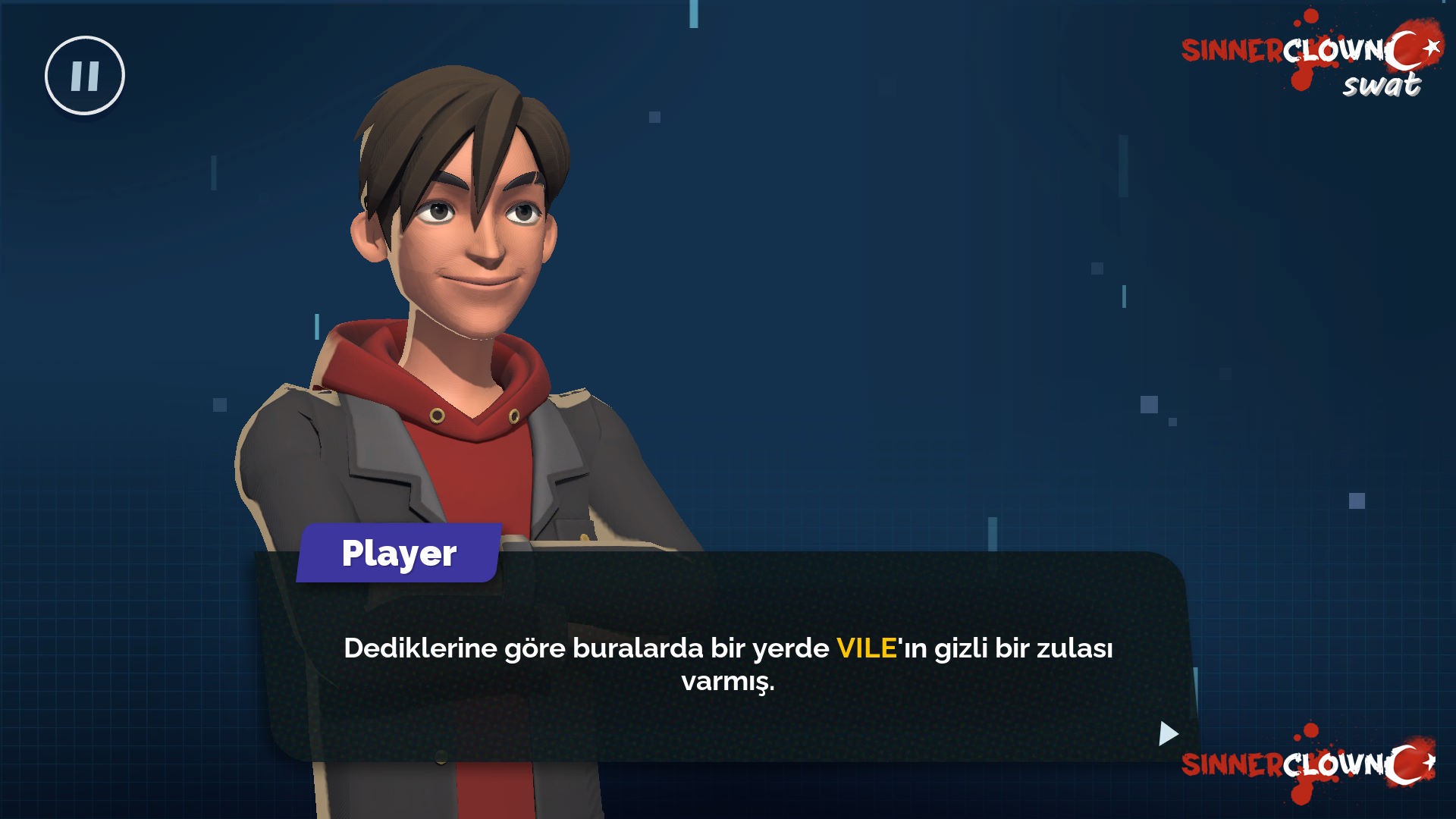Advance dialogue using the white arrow
The width and height of the screenshot is (1456, 819).
[1168, 733]
